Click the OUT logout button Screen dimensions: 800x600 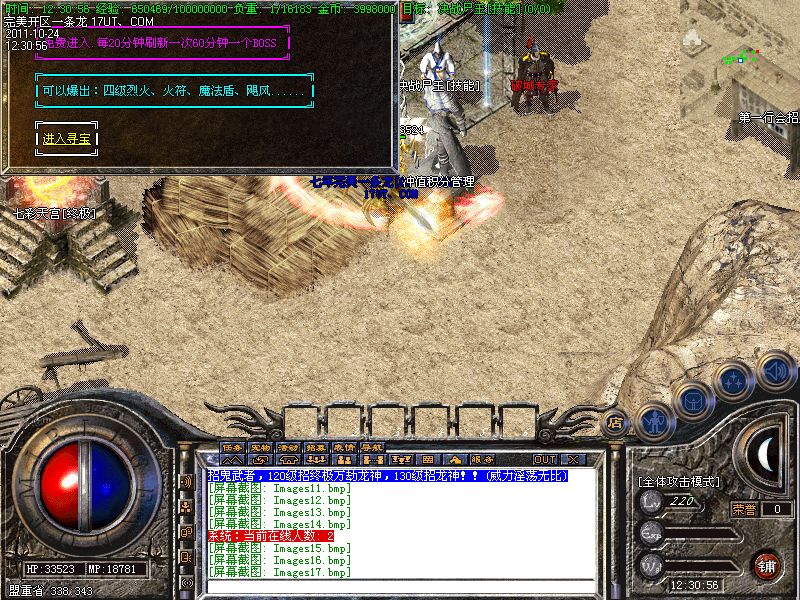[x=545, y=459]
